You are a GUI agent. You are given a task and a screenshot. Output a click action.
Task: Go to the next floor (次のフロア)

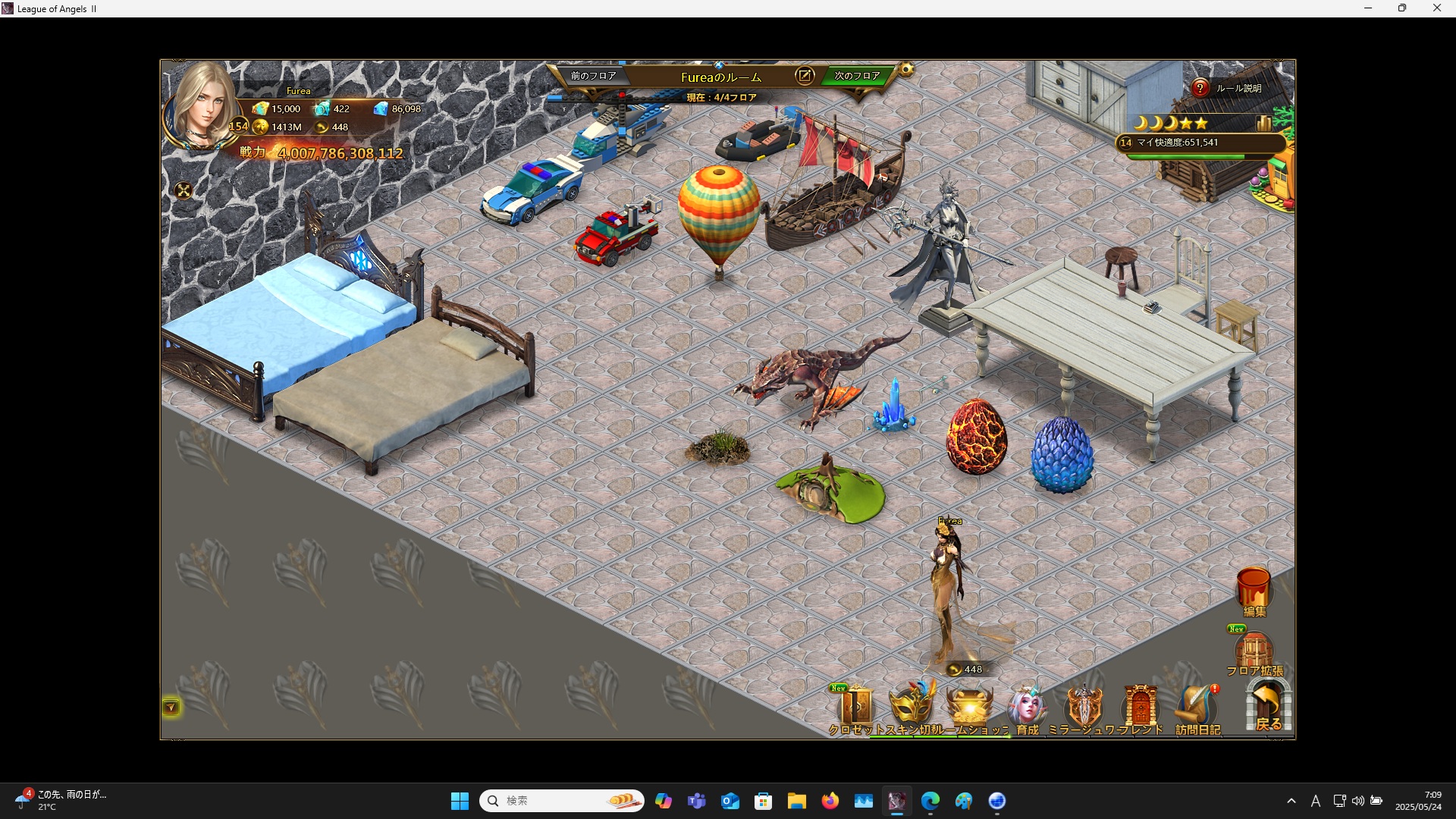[857, 76]
